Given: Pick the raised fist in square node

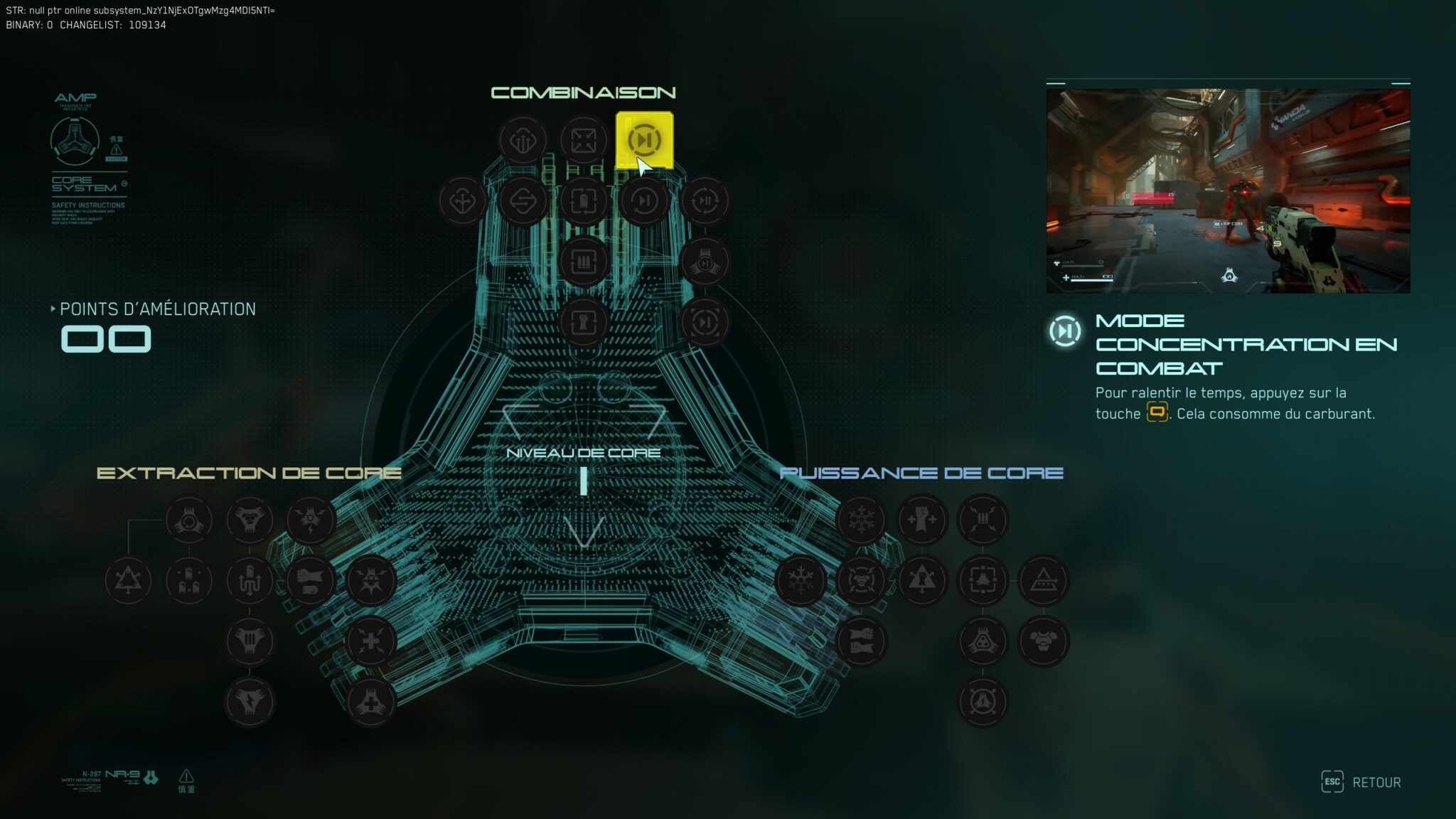Looking at the screenshot, I should click(x=583, y=322).
